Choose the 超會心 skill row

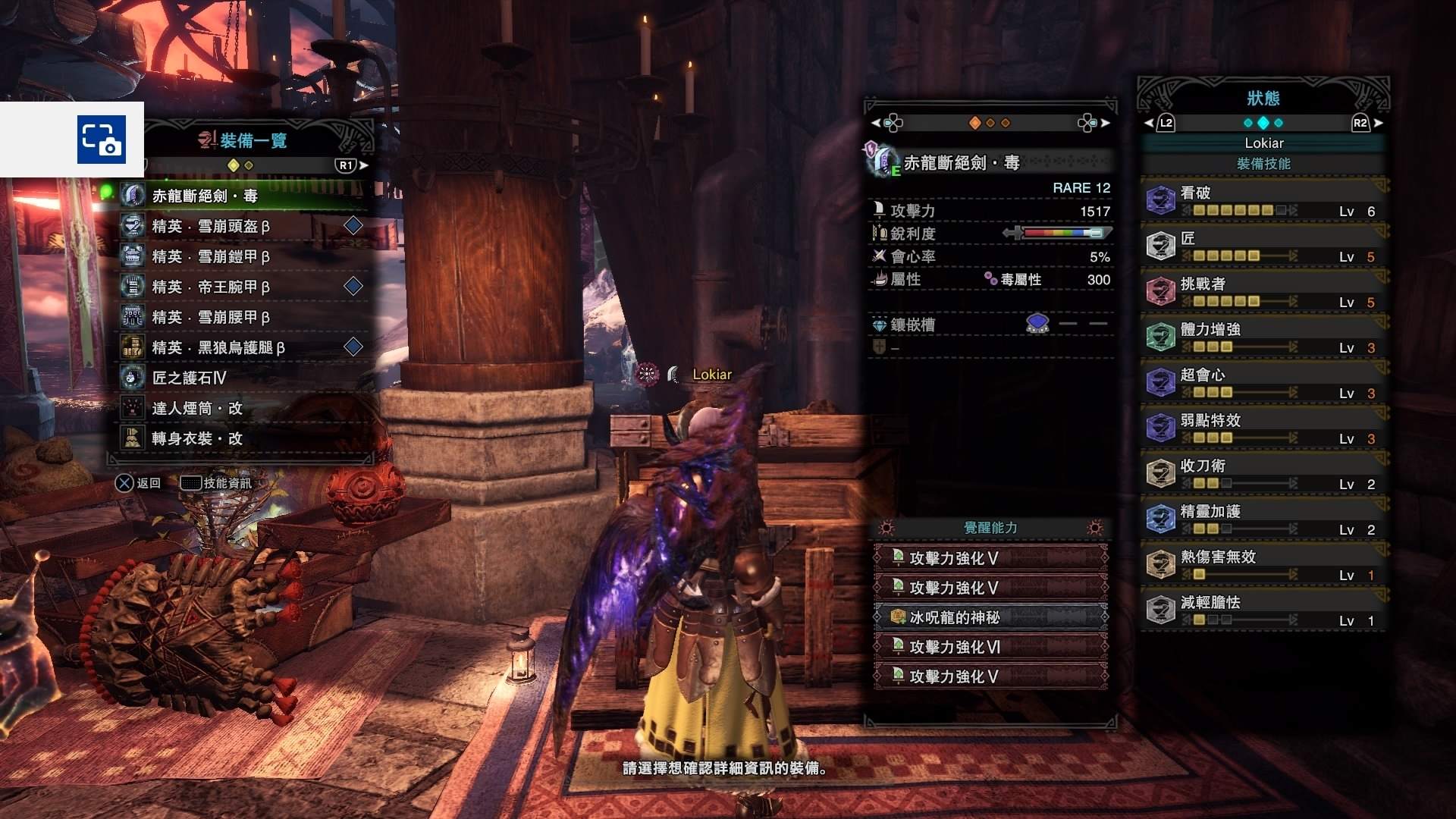pyautogui.click(x=1263, y=383)
